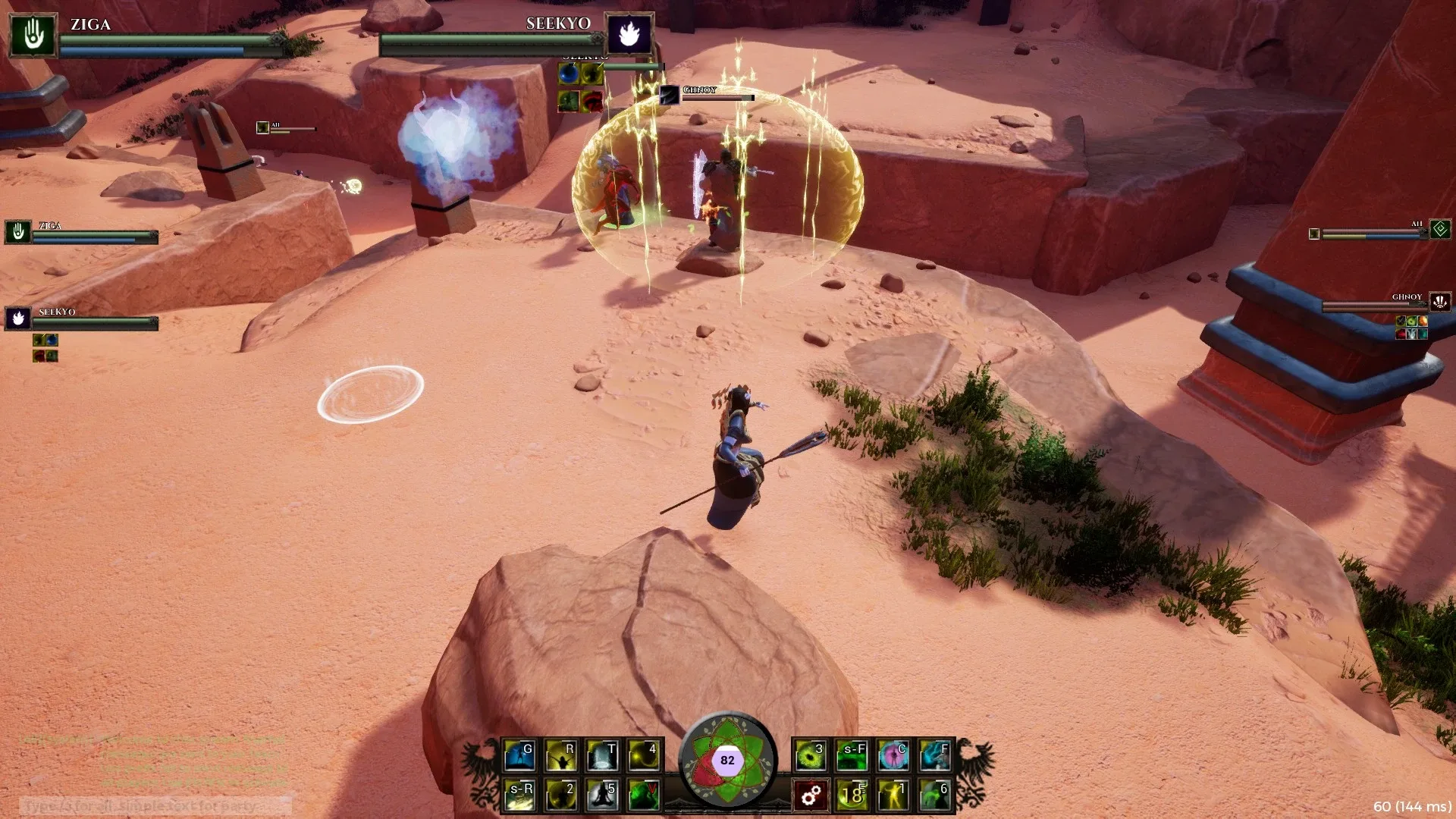Viewport: 1456px width, 819px height.
Task: Use the yellow dancing figure ability in slot 1
Action: [x=893, y=795]
